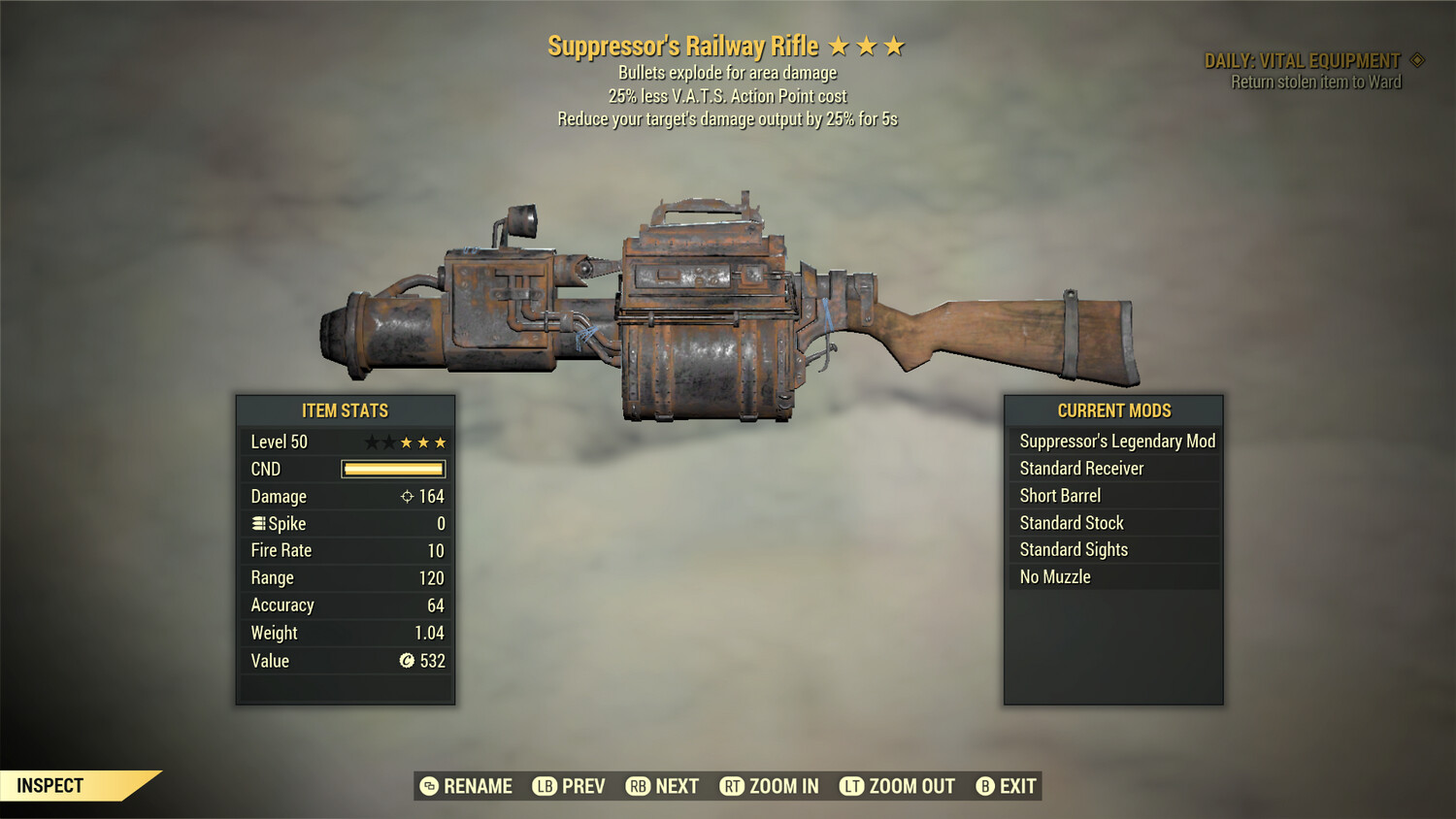
Task: Select the LB glyph for PREV
Action: tap(545, 786)
